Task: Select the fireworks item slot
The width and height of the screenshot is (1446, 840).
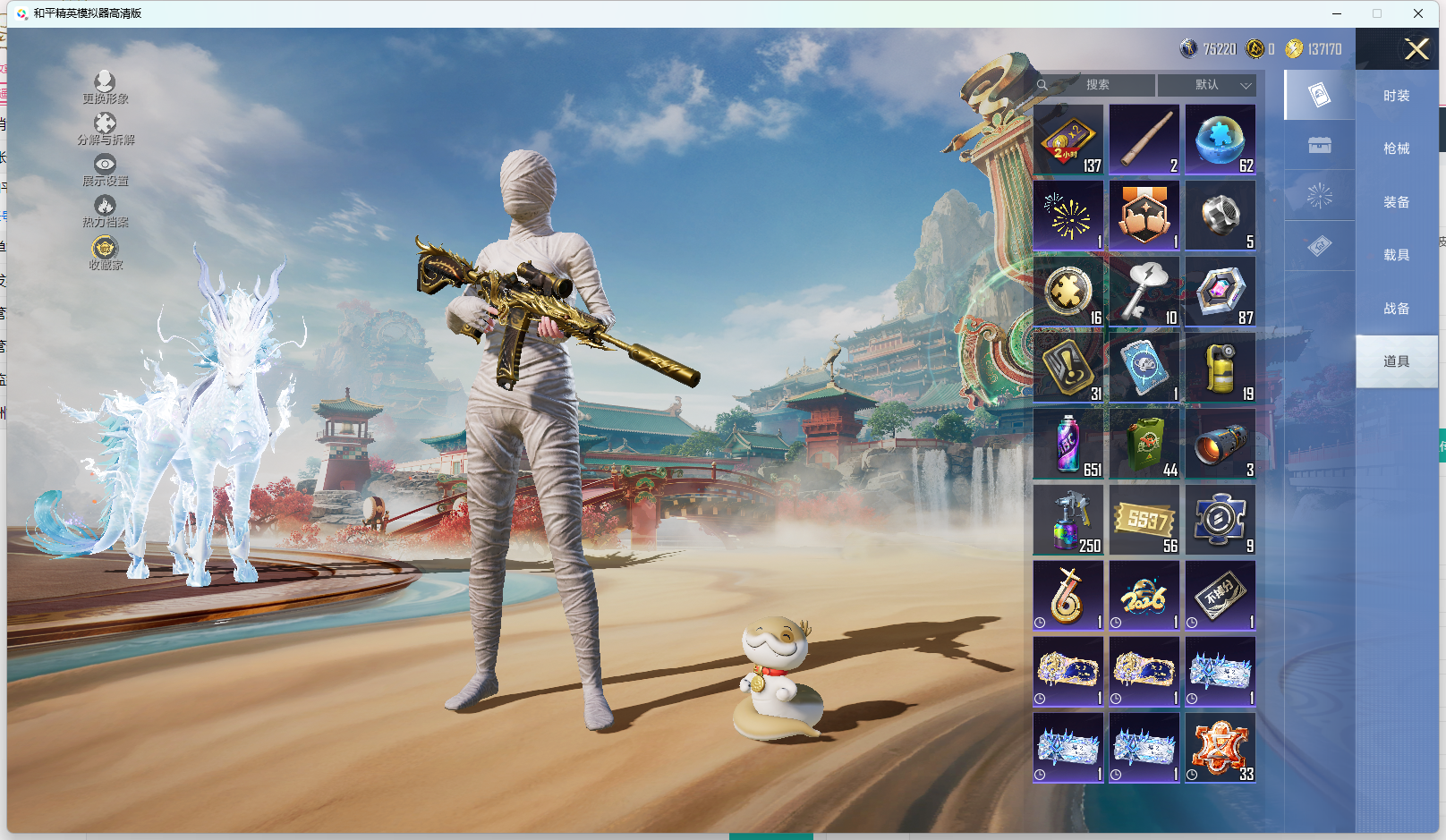Action: pyautogui.click(x=1068, y=216)
